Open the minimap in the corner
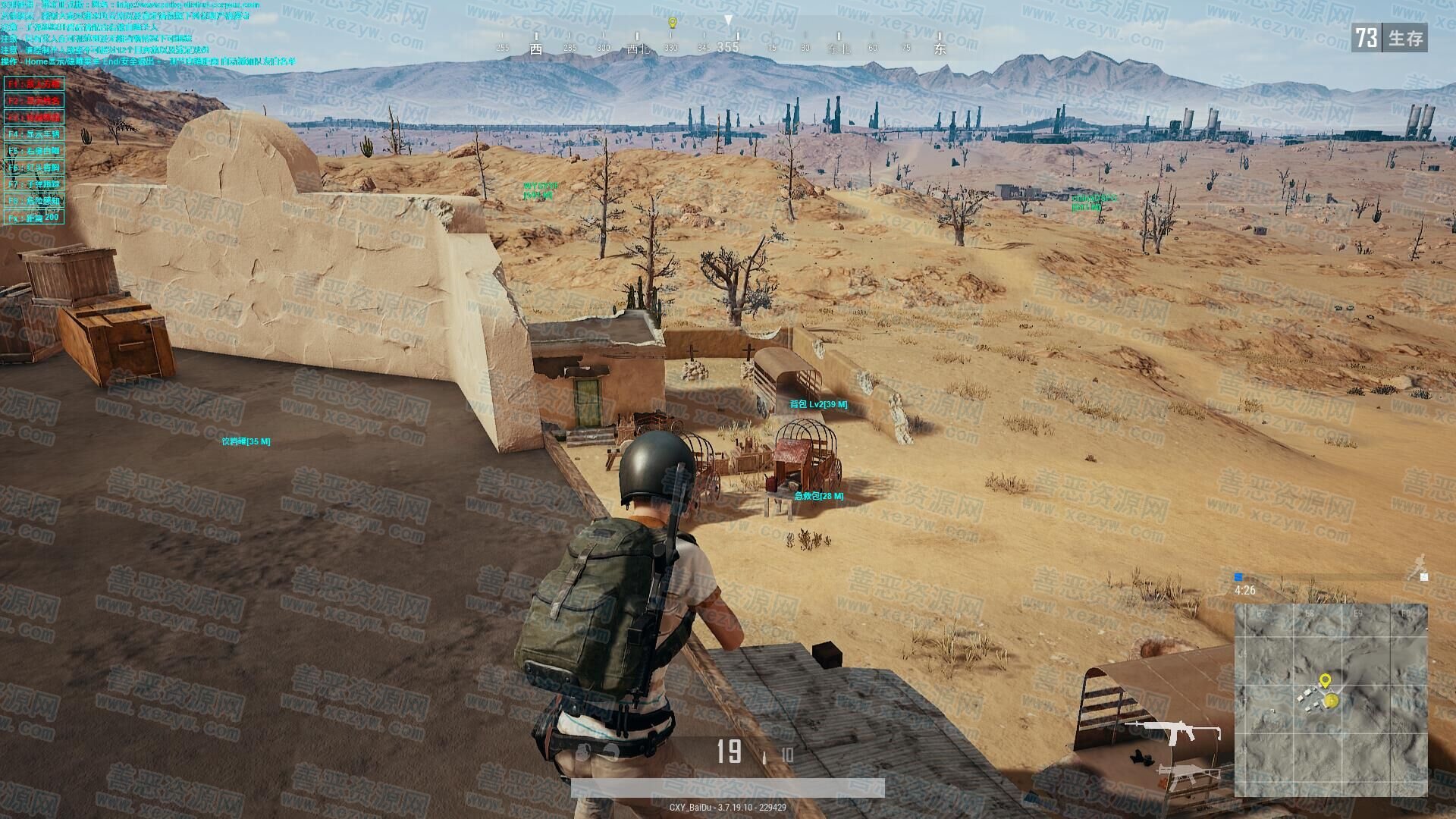Viewport: 1456px width, 819px height. [x=1331, y=700]
